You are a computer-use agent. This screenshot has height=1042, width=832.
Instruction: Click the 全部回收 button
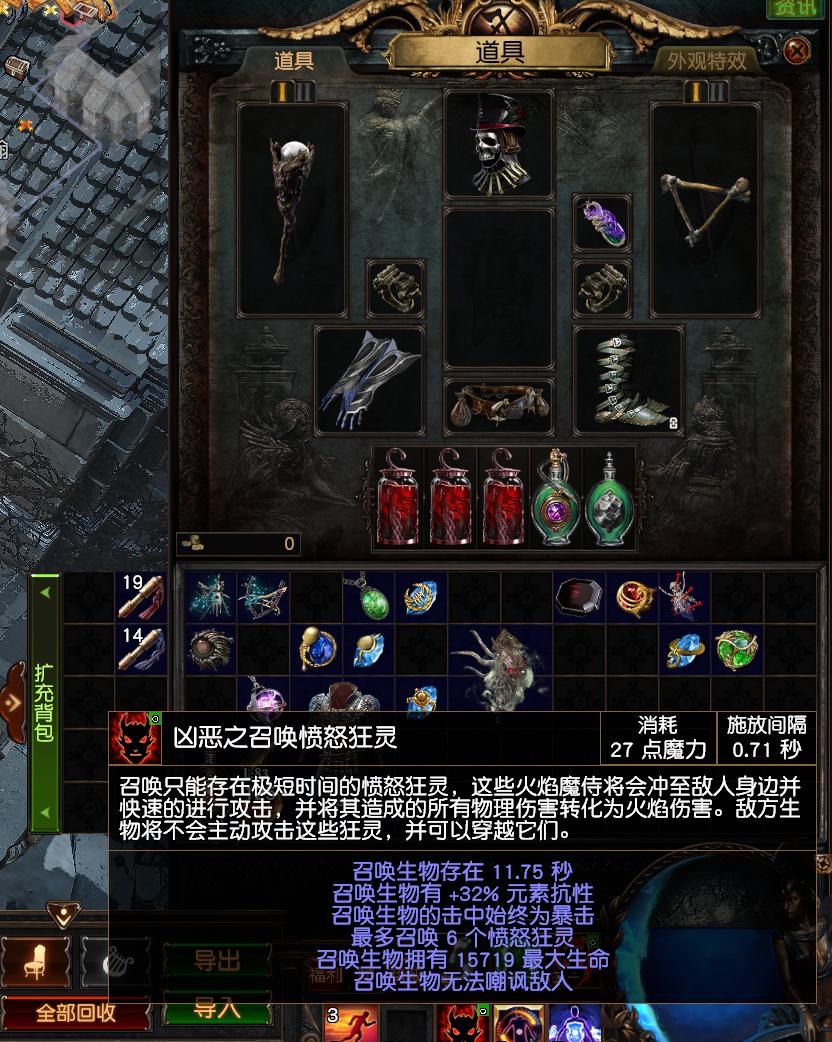click(76, 1012)
